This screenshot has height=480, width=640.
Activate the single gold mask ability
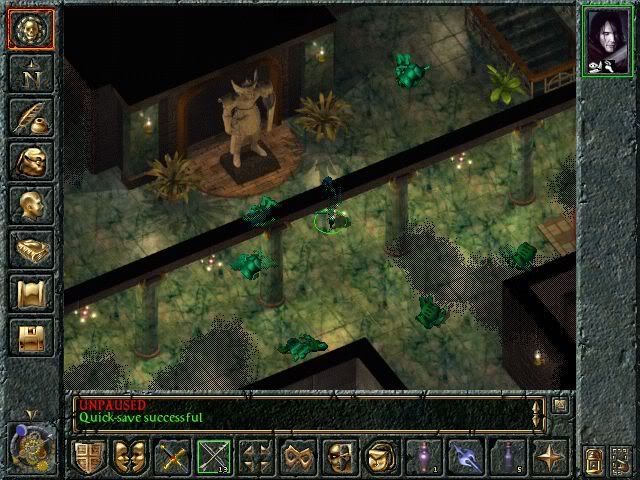click(338, 457)
